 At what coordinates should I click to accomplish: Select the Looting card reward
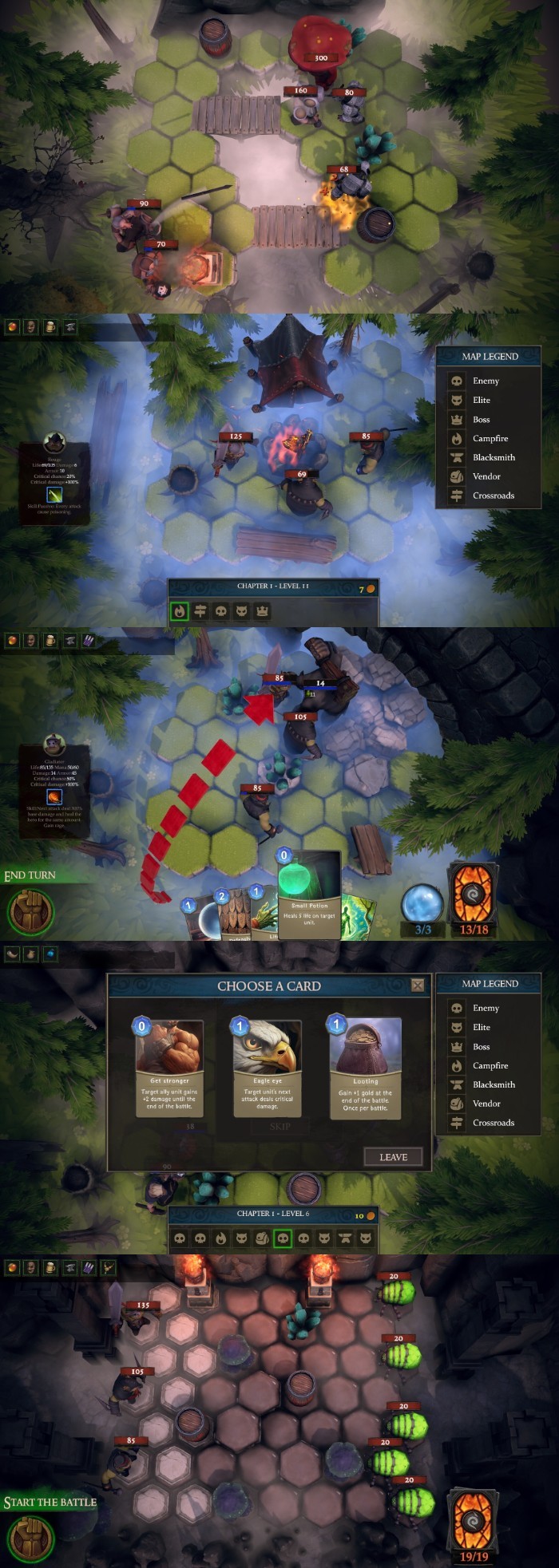365,1068
